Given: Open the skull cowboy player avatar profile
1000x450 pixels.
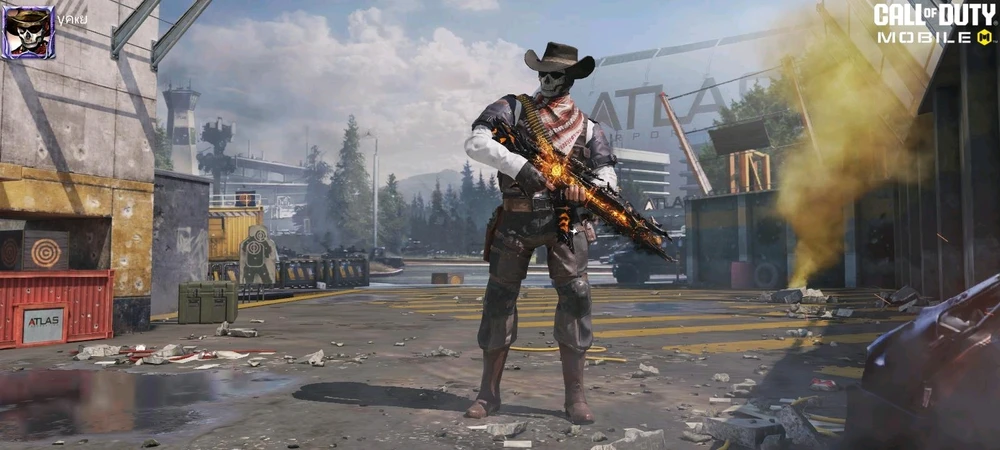Looking at the screenshot, I should 28,32.
